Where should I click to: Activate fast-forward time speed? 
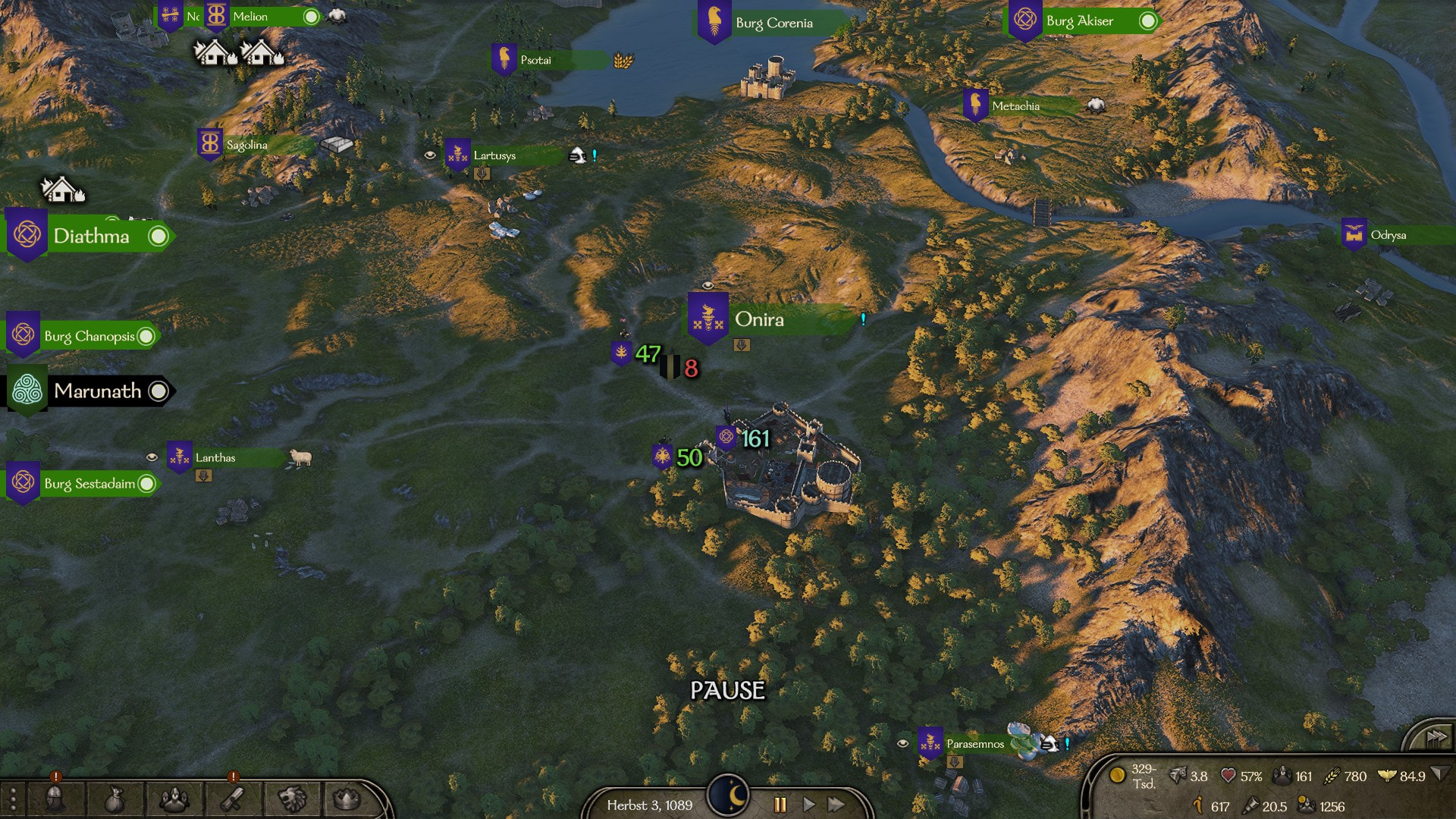click(836, 805)
